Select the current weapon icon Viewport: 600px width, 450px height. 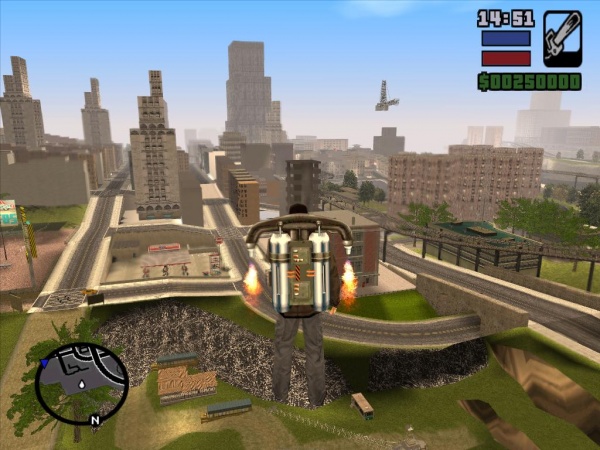pyautogui.click(x=562, y=39)
